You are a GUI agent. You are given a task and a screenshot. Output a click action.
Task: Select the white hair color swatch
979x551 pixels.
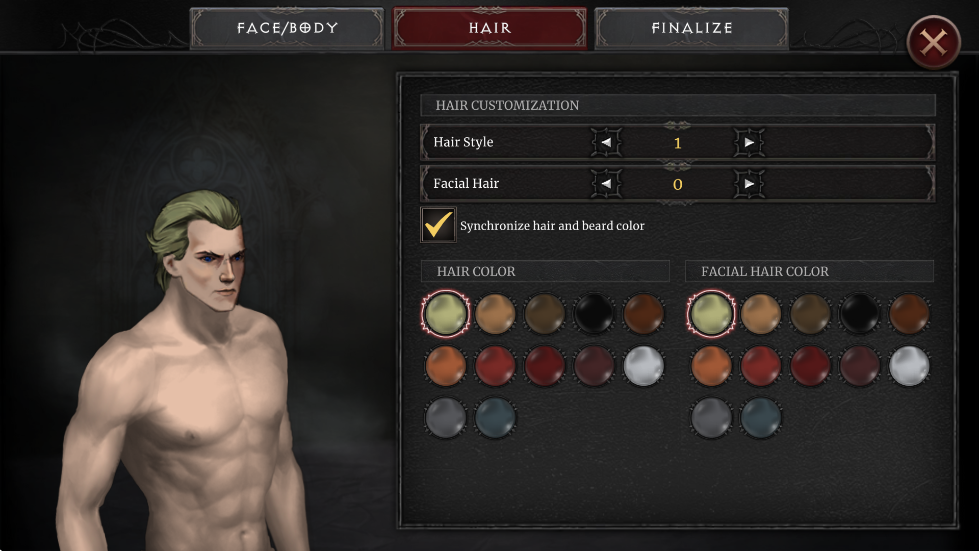(644, 366)
